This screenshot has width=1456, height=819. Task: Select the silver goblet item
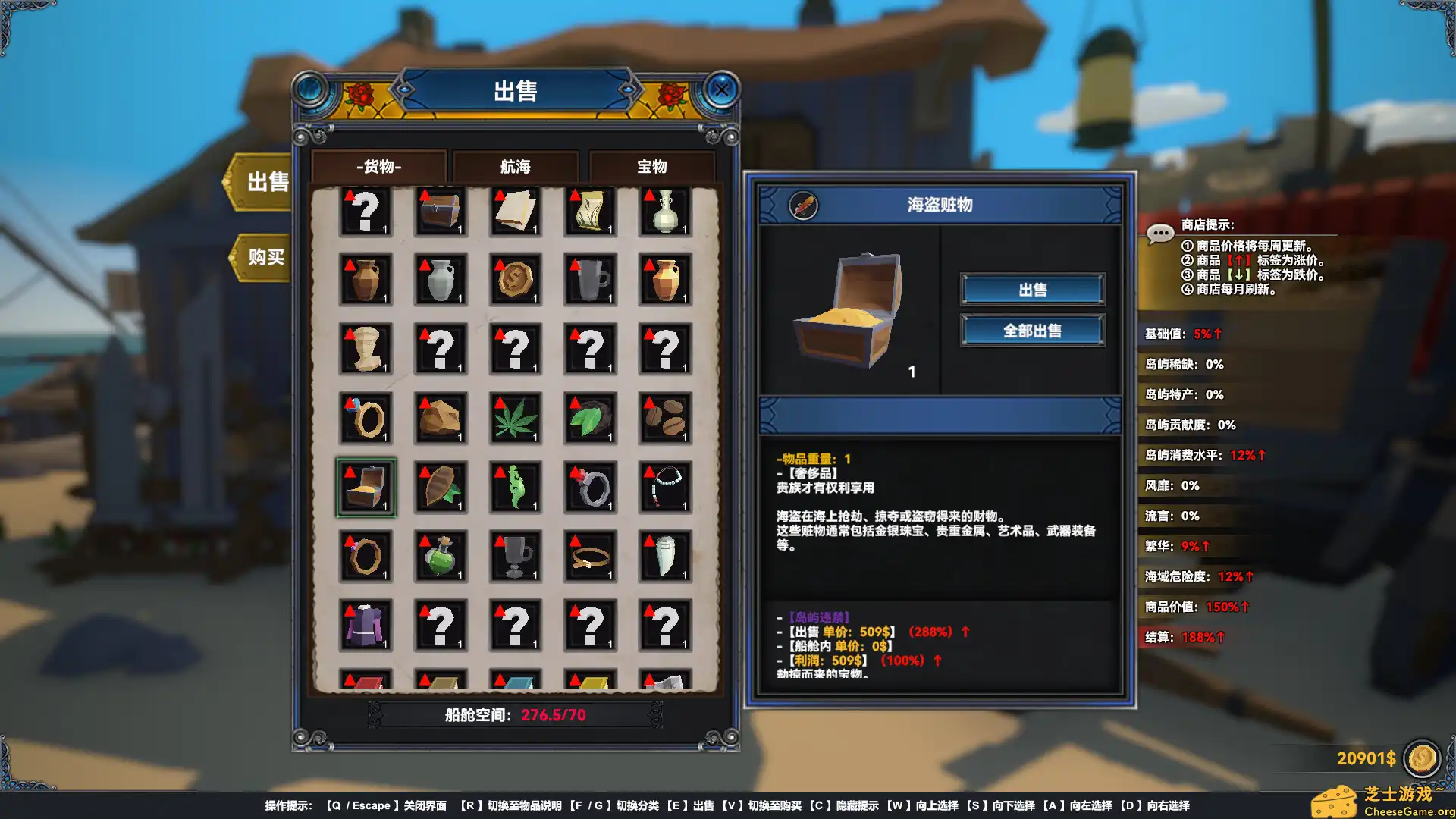coord(516,556)
